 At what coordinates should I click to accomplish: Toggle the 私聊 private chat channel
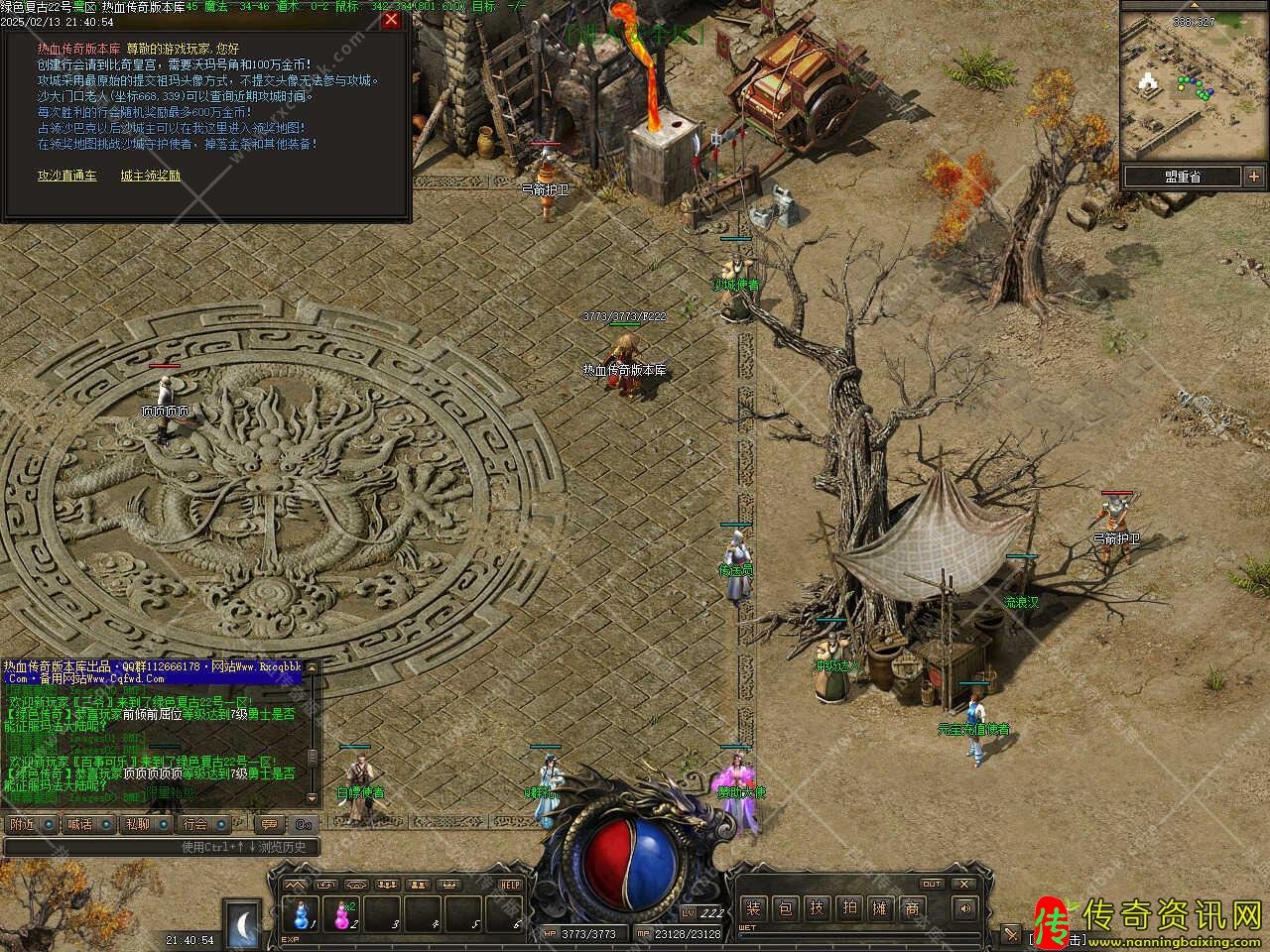click(137, 824)
